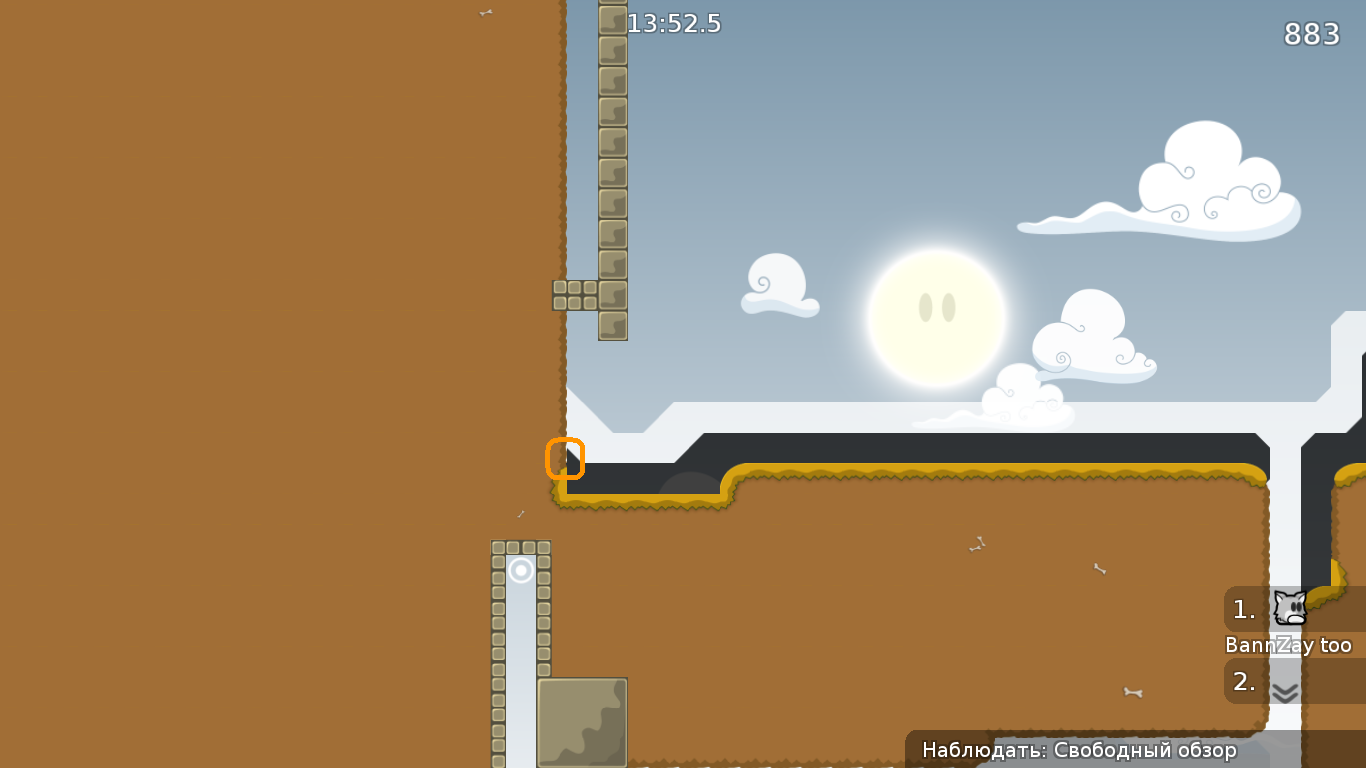This screenshot has width=1366, height=768.
Task: Click the 13:52.5 race timer
Action: (x=674, y=23)
